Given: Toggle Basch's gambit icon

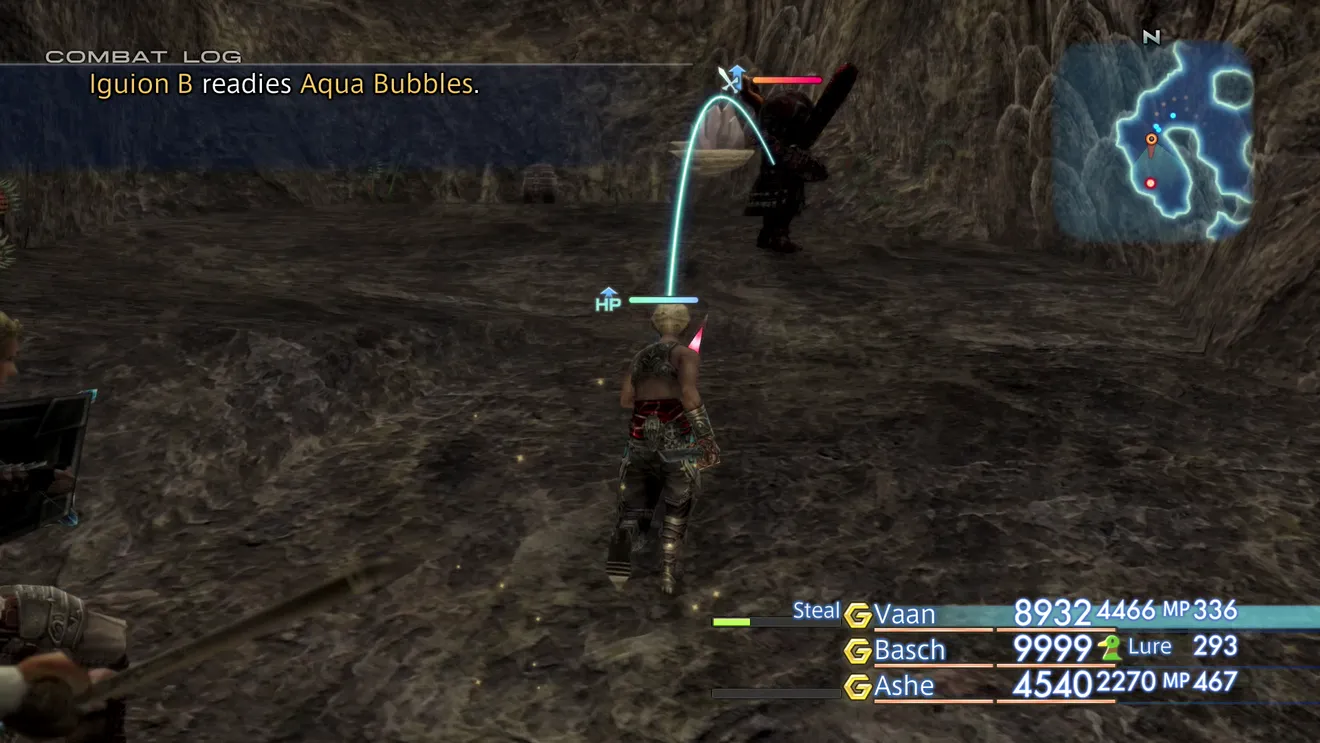Looking at the screenshot, I should coord(857,651).
